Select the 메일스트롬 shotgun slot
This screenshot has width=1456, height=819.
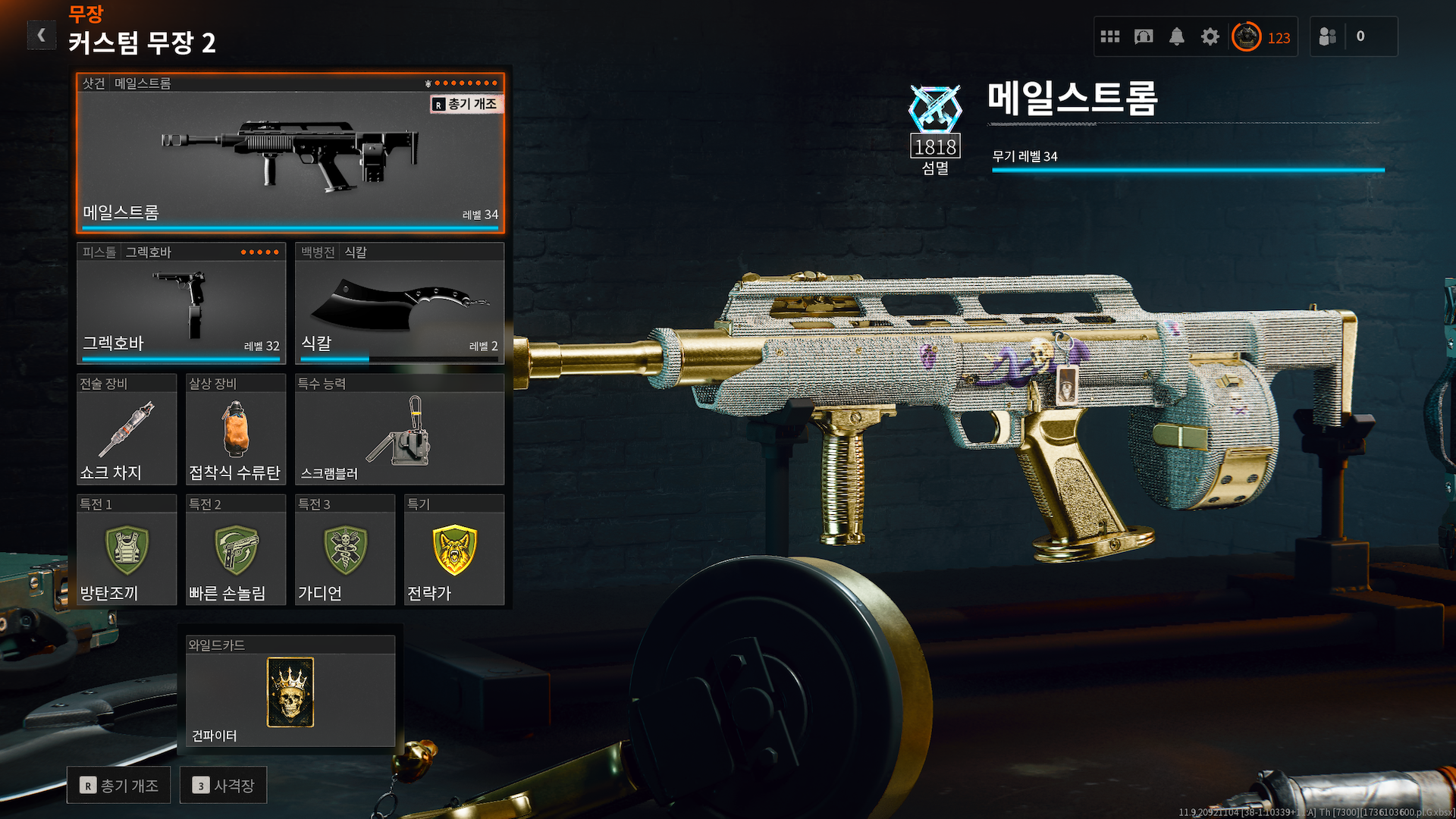click(290, 152)
